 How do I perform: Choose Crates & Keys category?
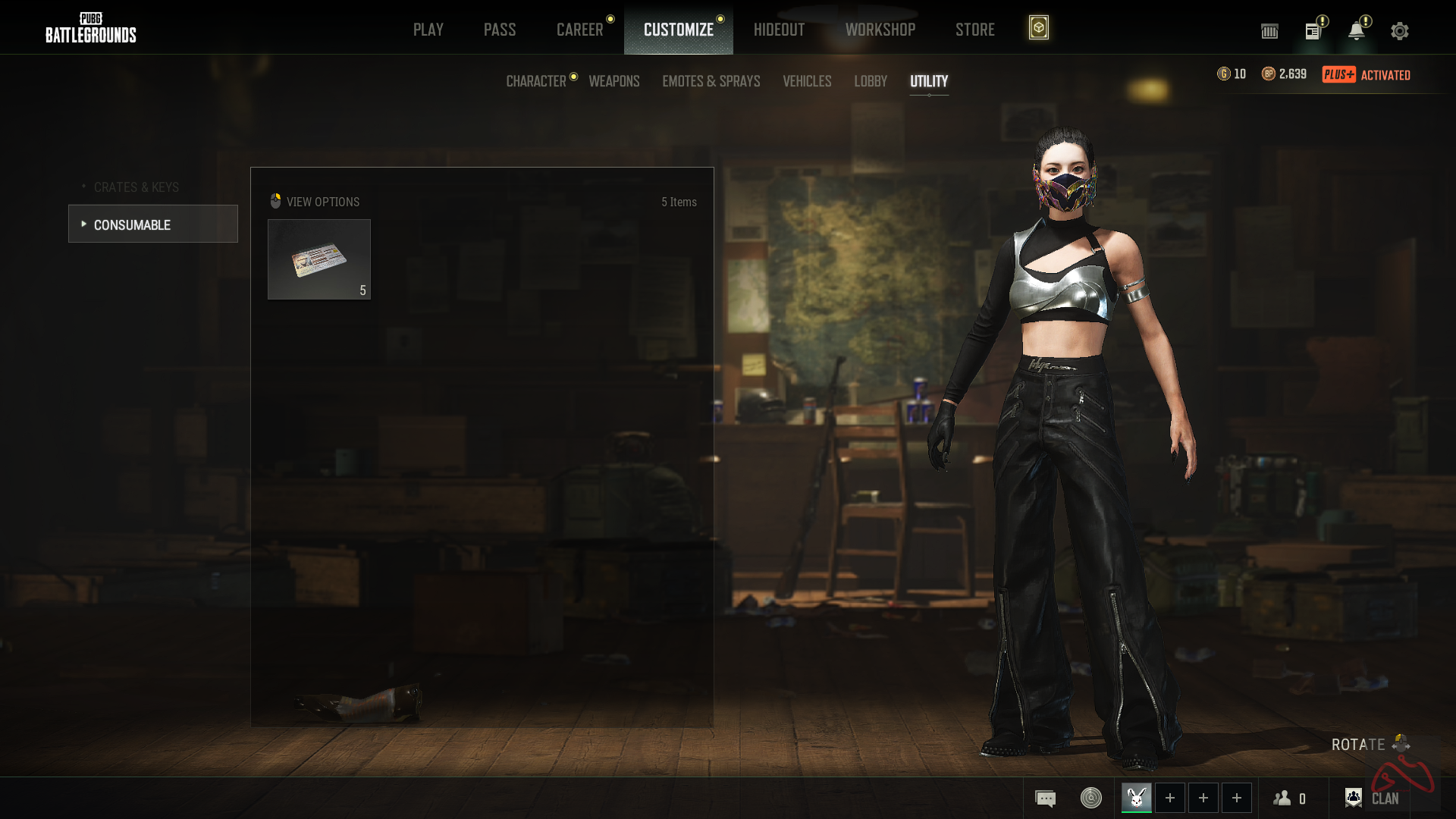coord(136,187)
